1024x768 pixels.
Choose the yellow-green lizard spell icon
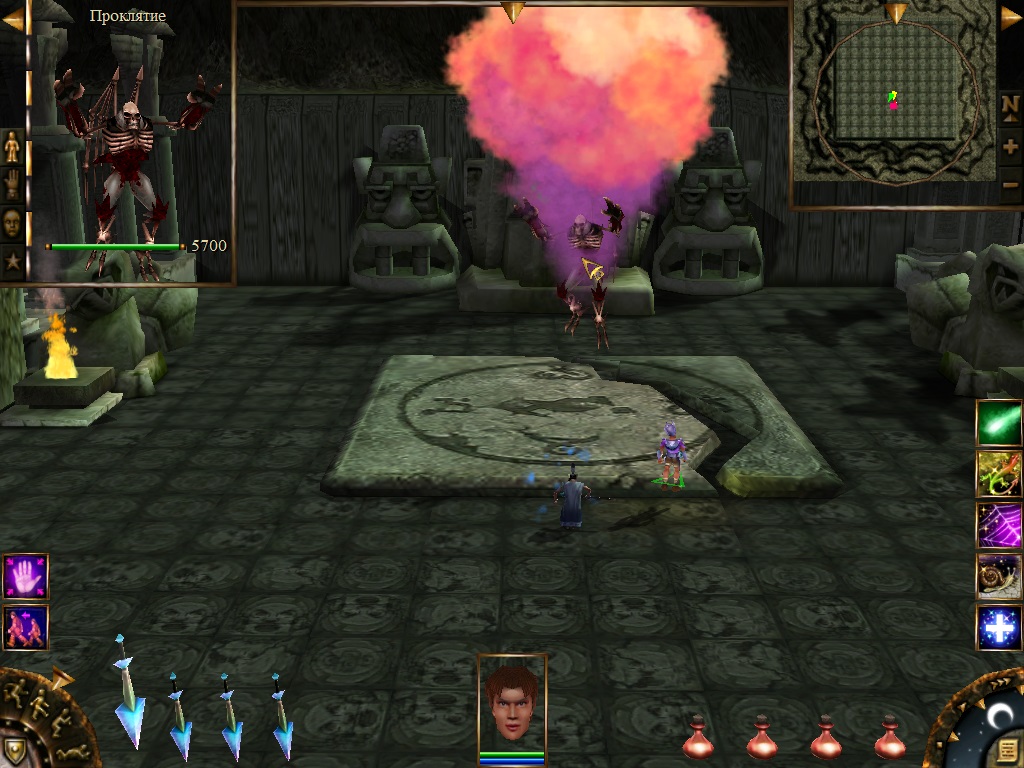pos(999,474)
